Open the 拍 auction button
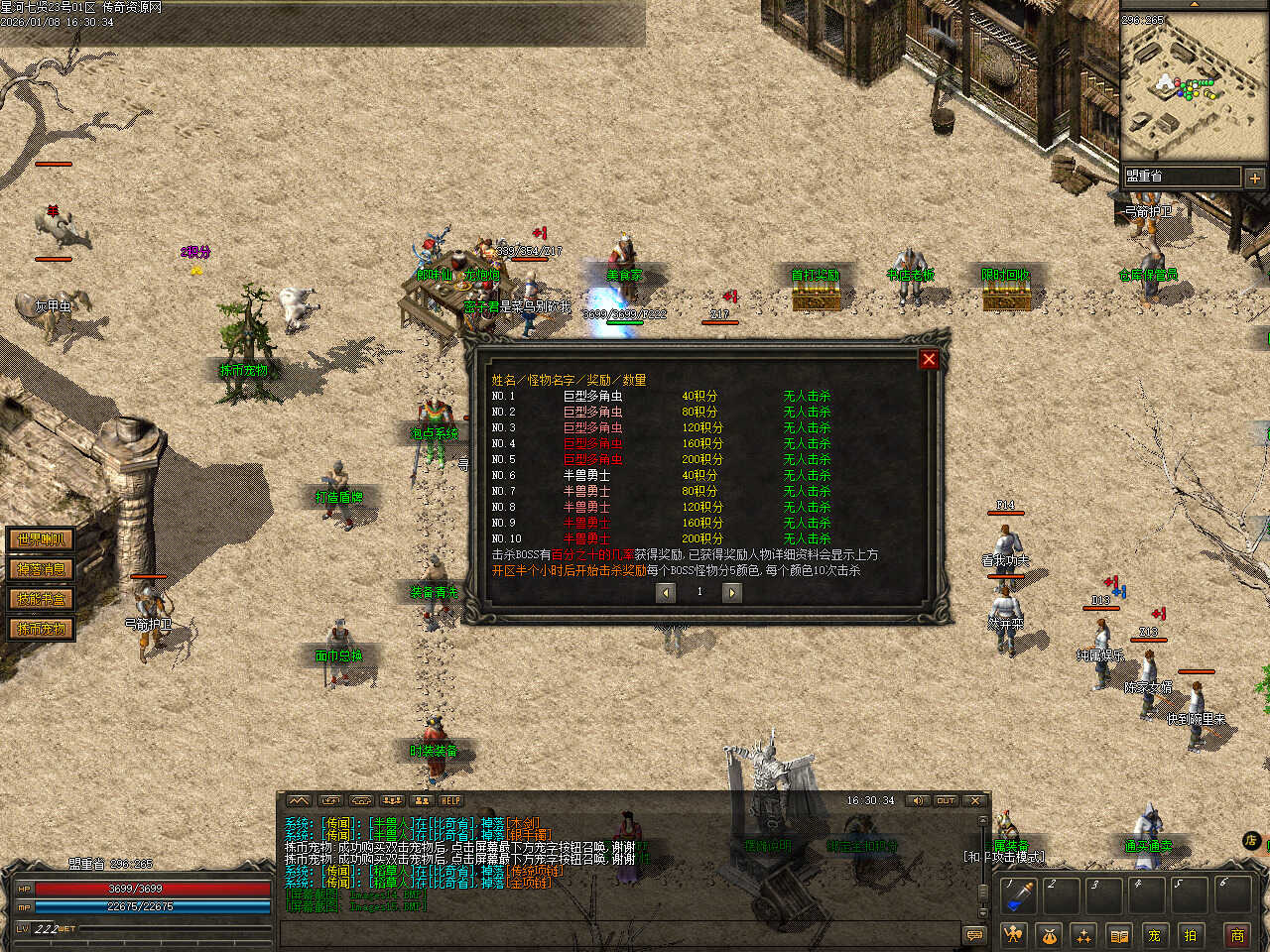 point(1190,934)
